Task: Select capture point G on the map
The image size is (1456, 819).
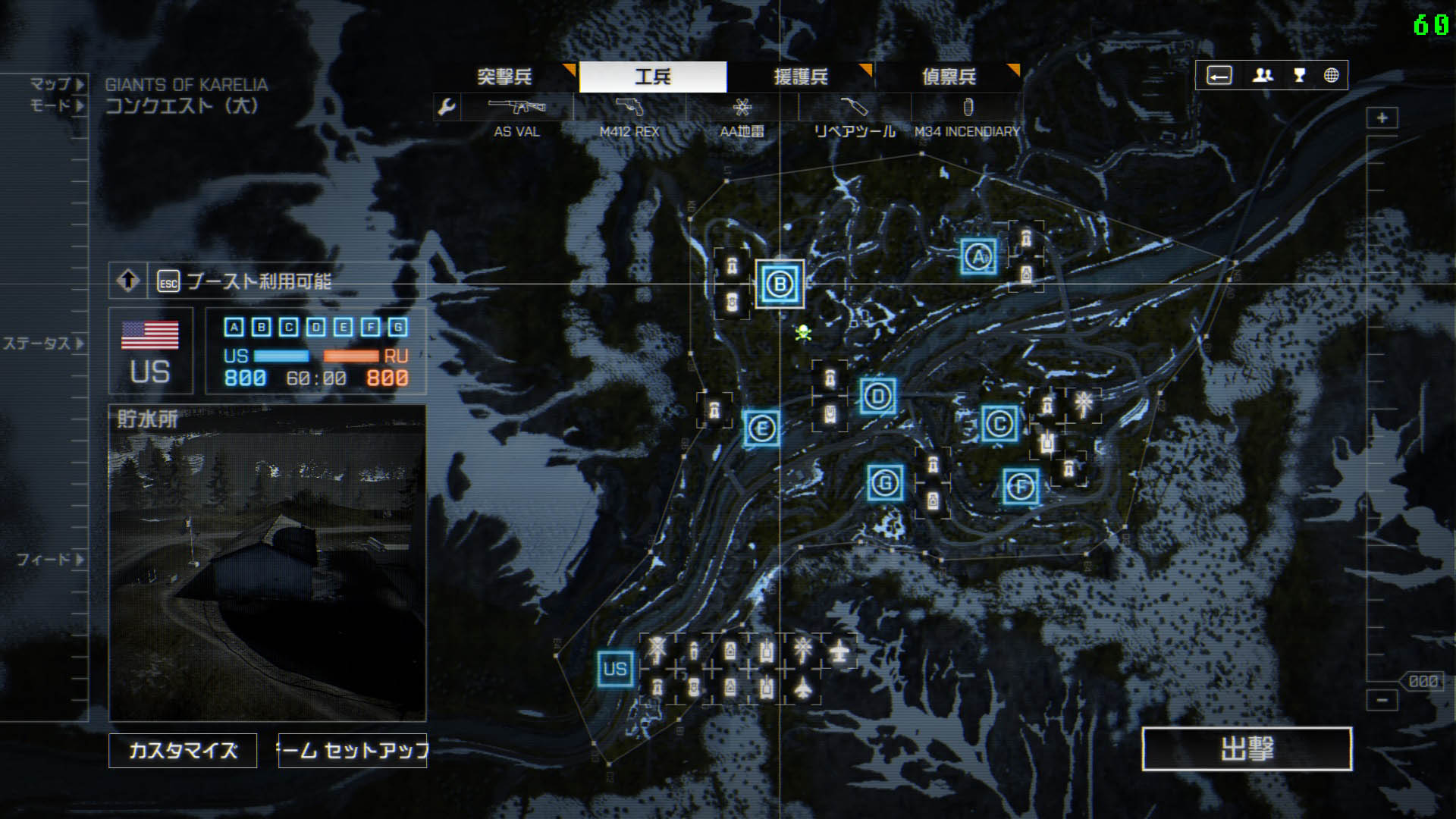Action: click(885, 483)
